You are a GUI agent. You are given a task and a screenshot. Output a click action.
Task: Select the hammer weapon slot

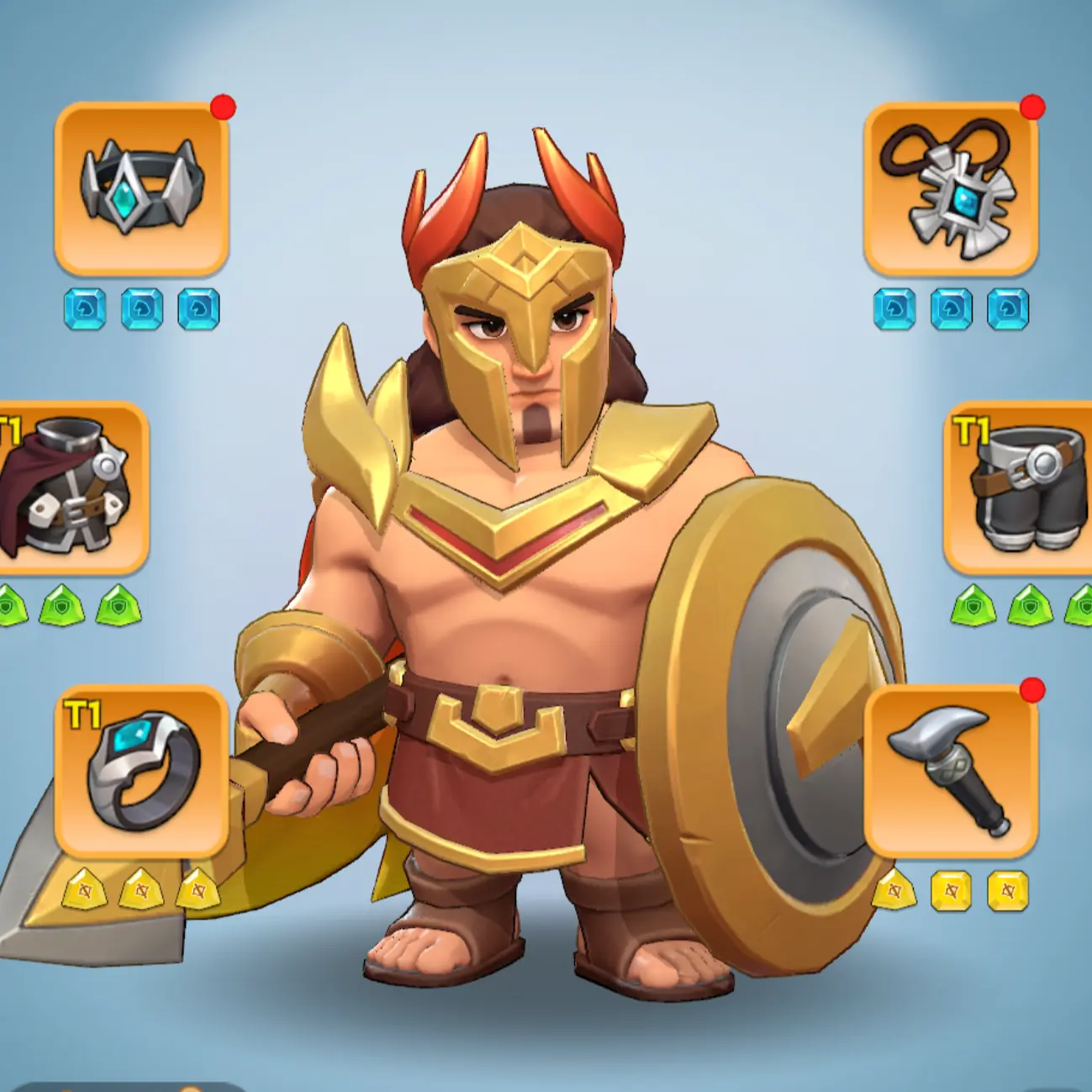pos(950,771)
